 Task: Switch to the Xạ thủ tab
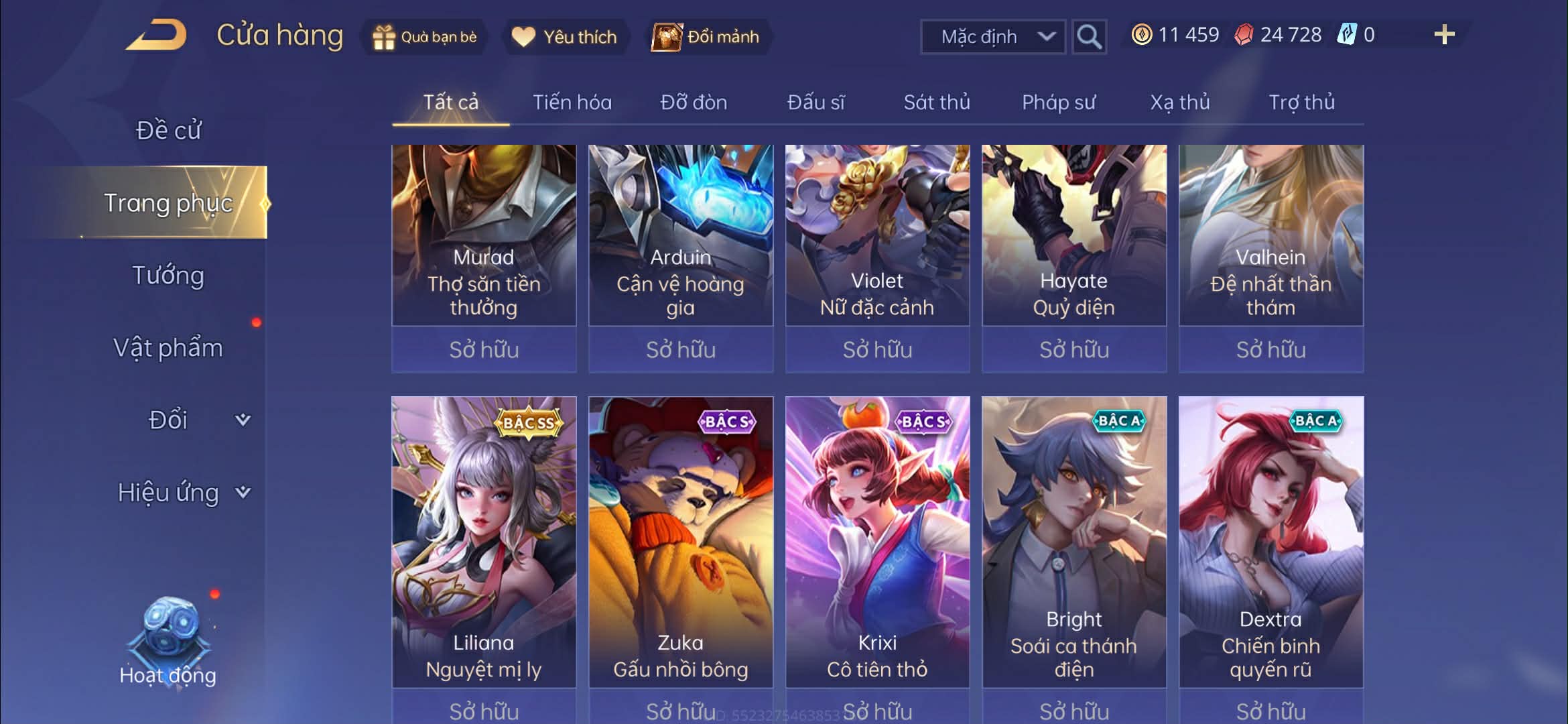[x=1181, y=103]
